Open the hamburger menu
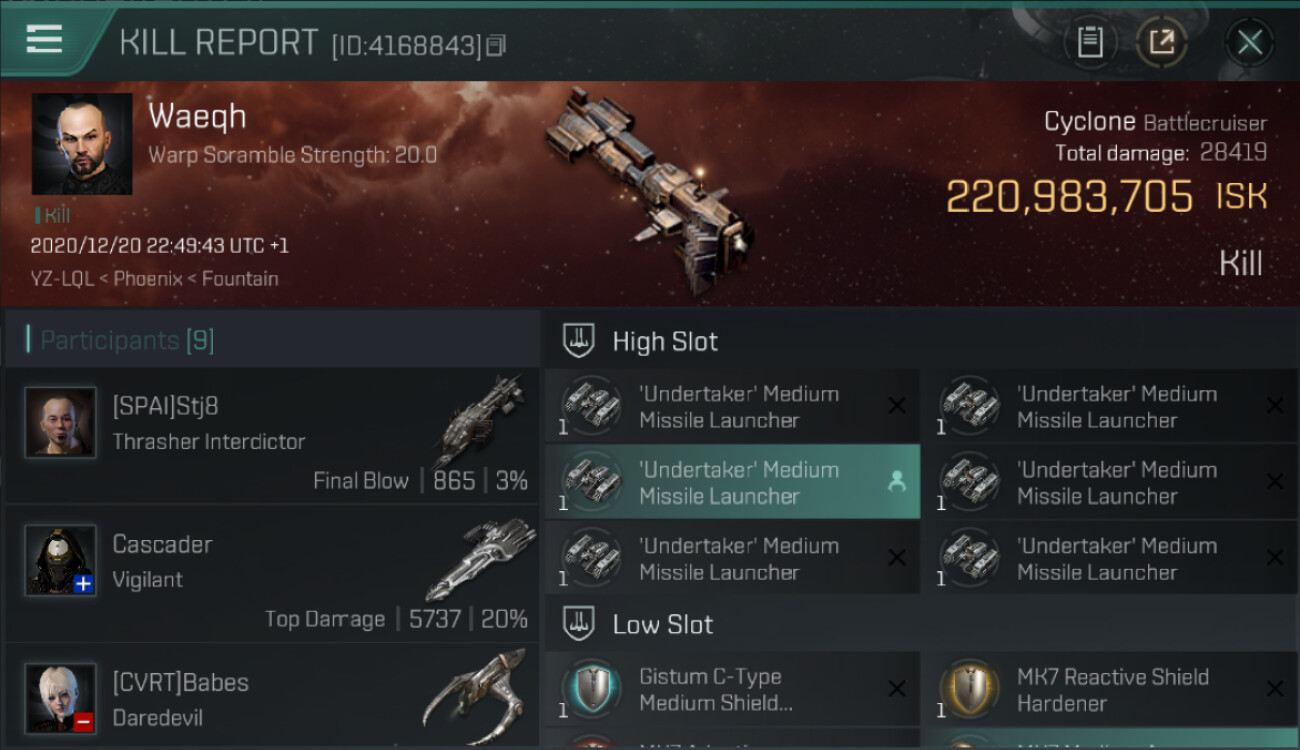Image resolution: width=1300 pixels, height=750 pixels. 45,40
